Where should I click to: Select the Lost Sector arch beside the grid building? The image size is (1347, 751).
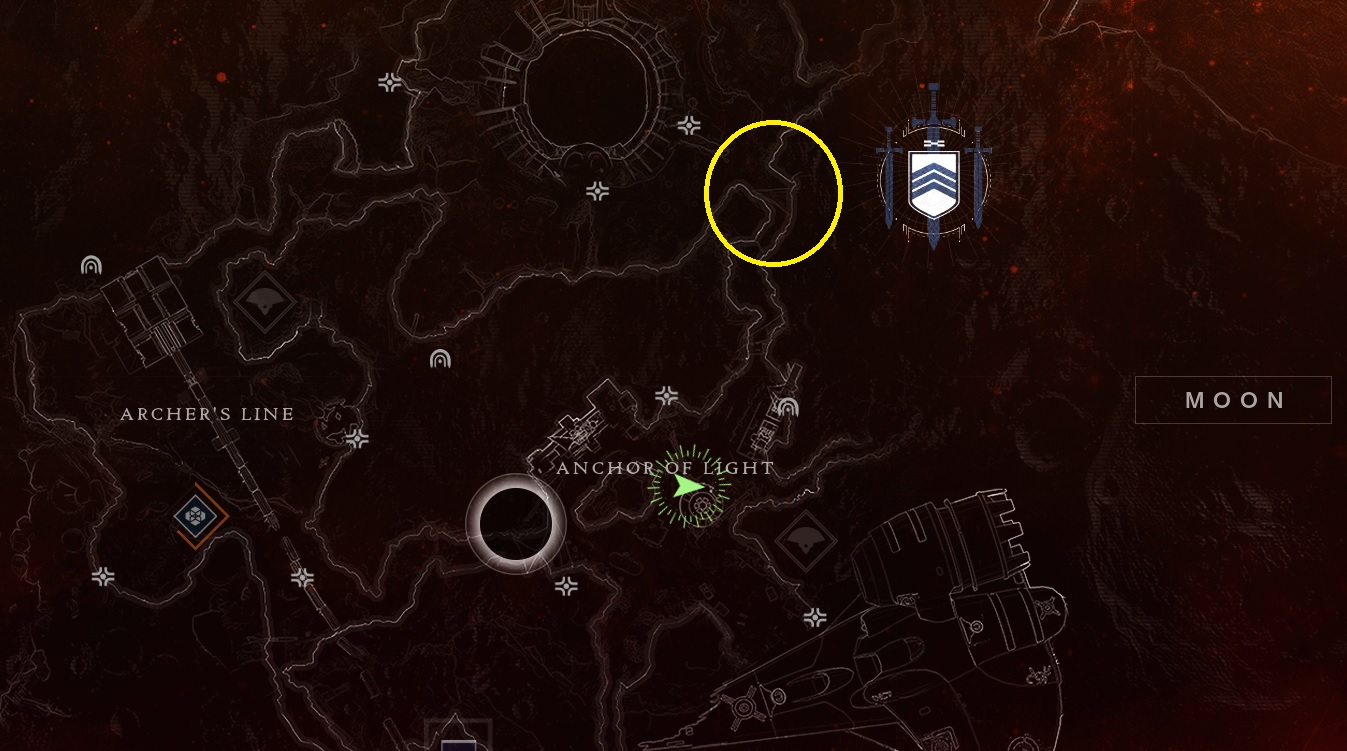[x=91, y=265]
